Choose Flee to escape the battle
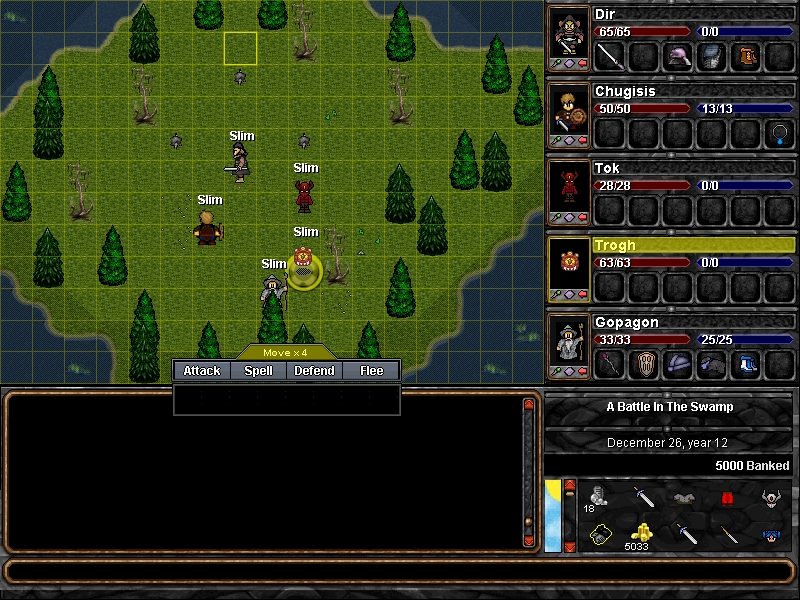The height and width of the screenshot is (600, 800). pyautogui.click(x=371, y=371)
